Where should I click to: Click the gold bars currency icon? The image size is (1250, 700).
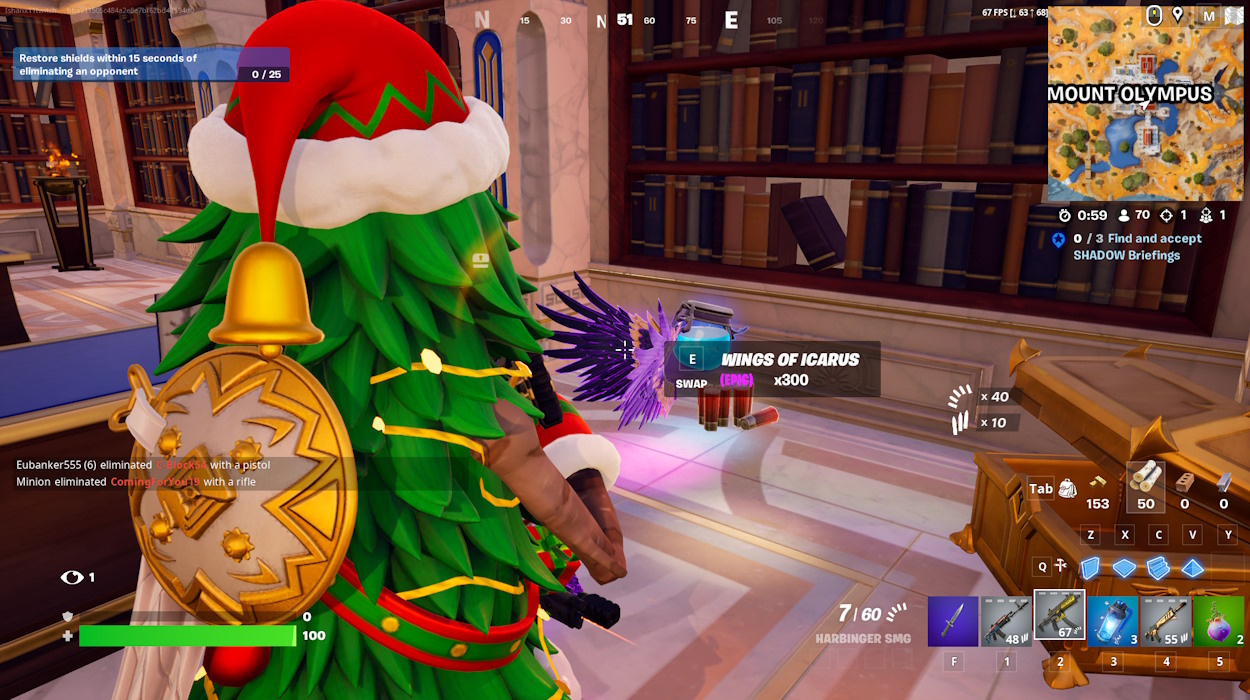1098,482
